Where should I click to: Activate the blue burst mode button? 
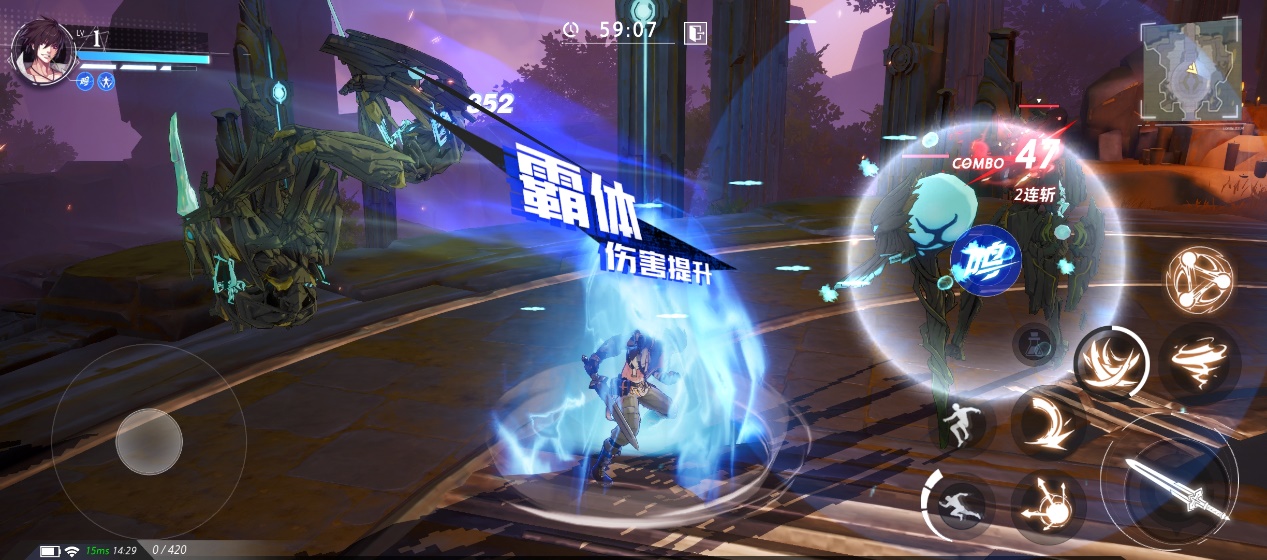985,261
